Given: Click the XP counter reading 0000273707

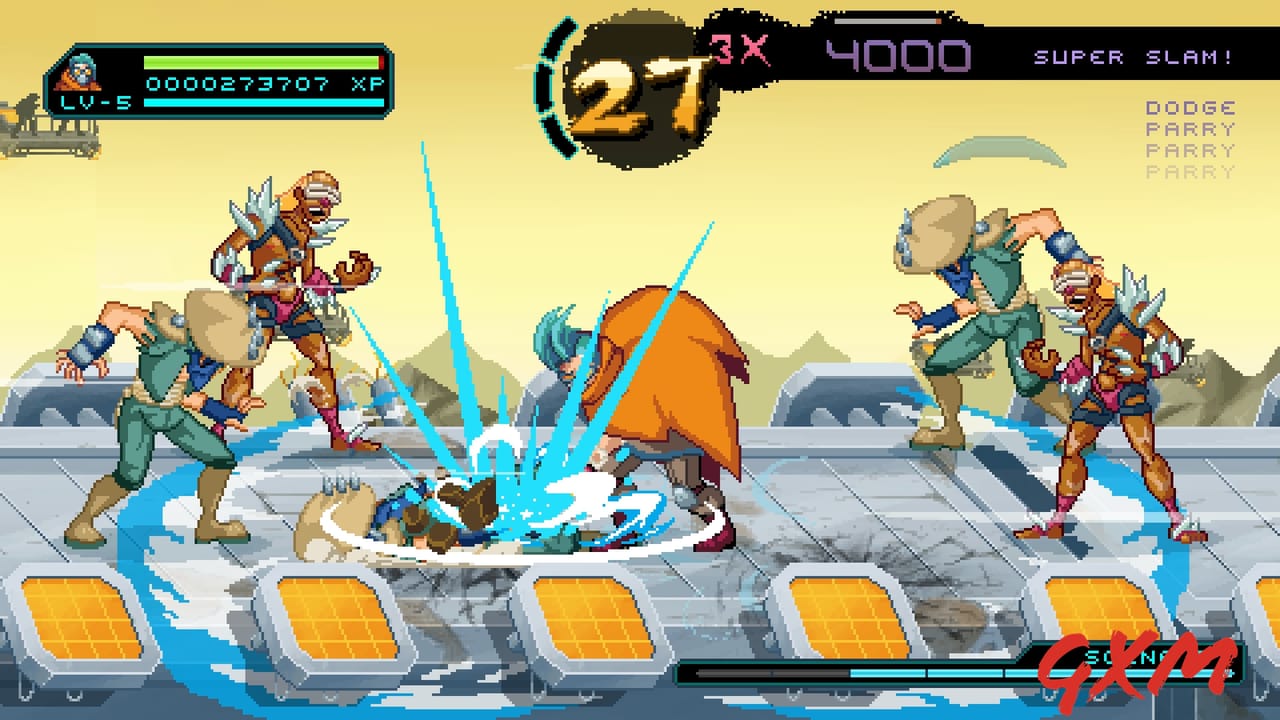Looking at the screenshot, I should 240,84.
